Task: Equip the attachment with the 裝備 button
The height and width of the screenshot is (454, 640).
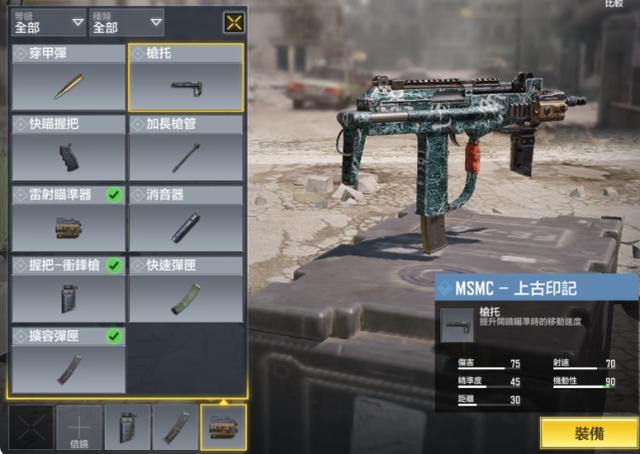Action: pos(589,433)
